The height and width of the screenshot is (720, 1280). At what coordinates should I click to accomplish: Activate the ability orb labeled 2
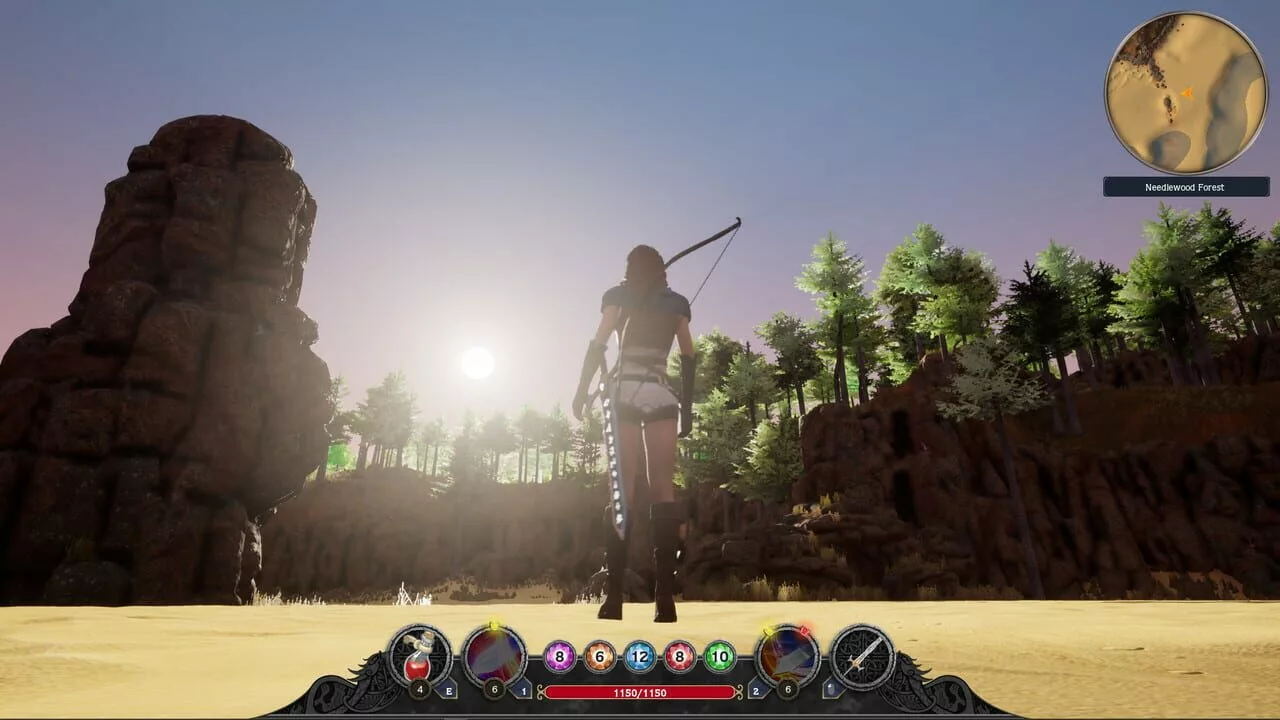click(x=787, y=656)
